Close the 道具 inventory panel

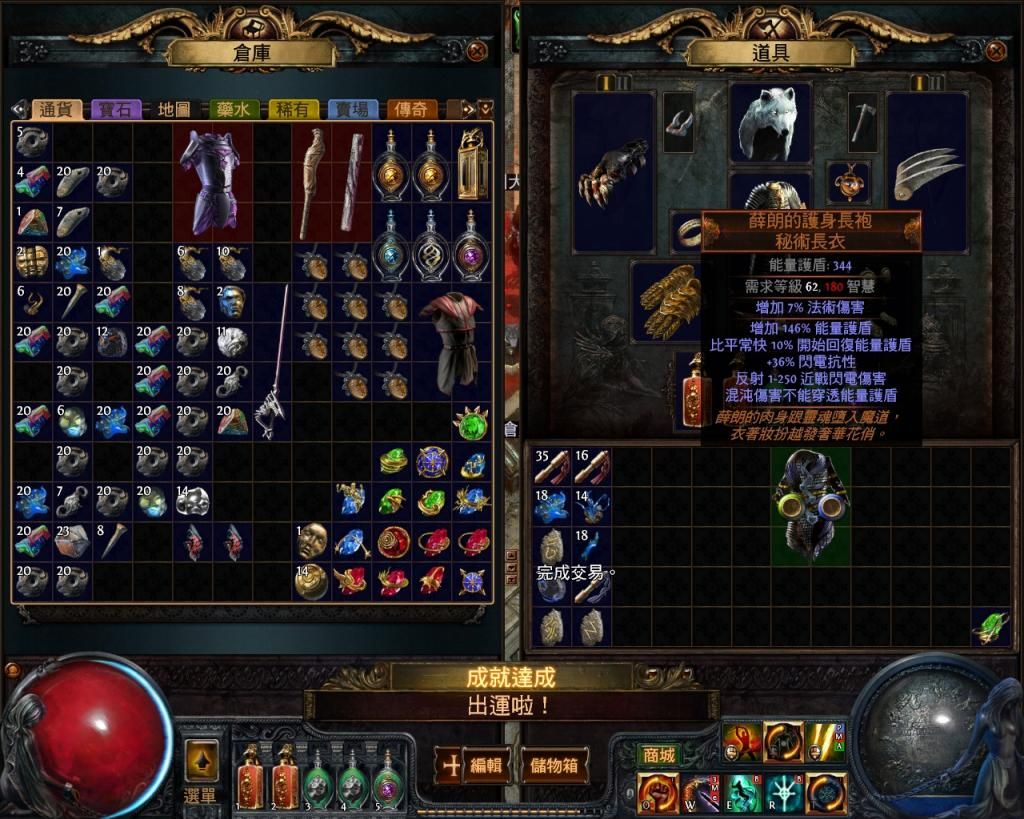(x=996, y=51)
